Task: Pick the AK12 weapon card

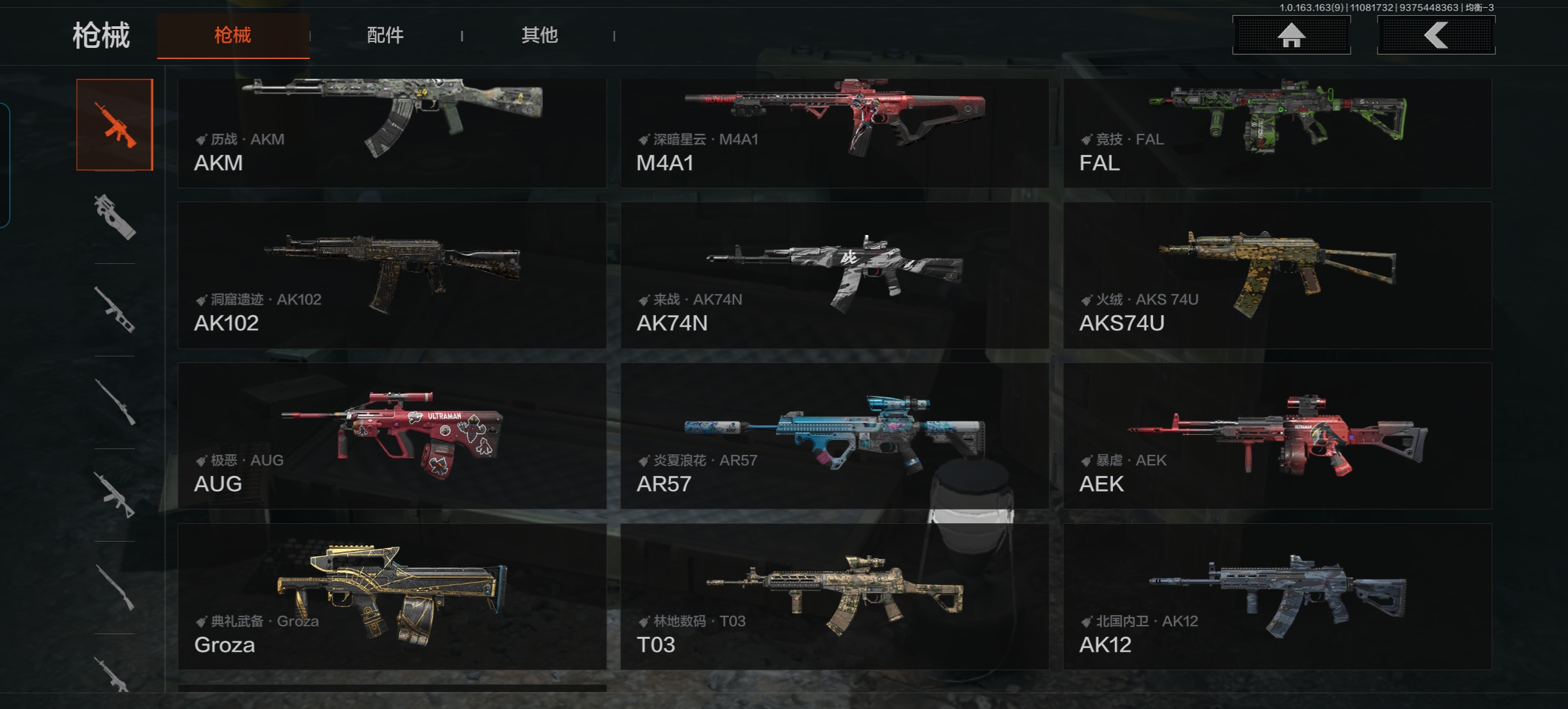Action: click(x=1277, y=597)
